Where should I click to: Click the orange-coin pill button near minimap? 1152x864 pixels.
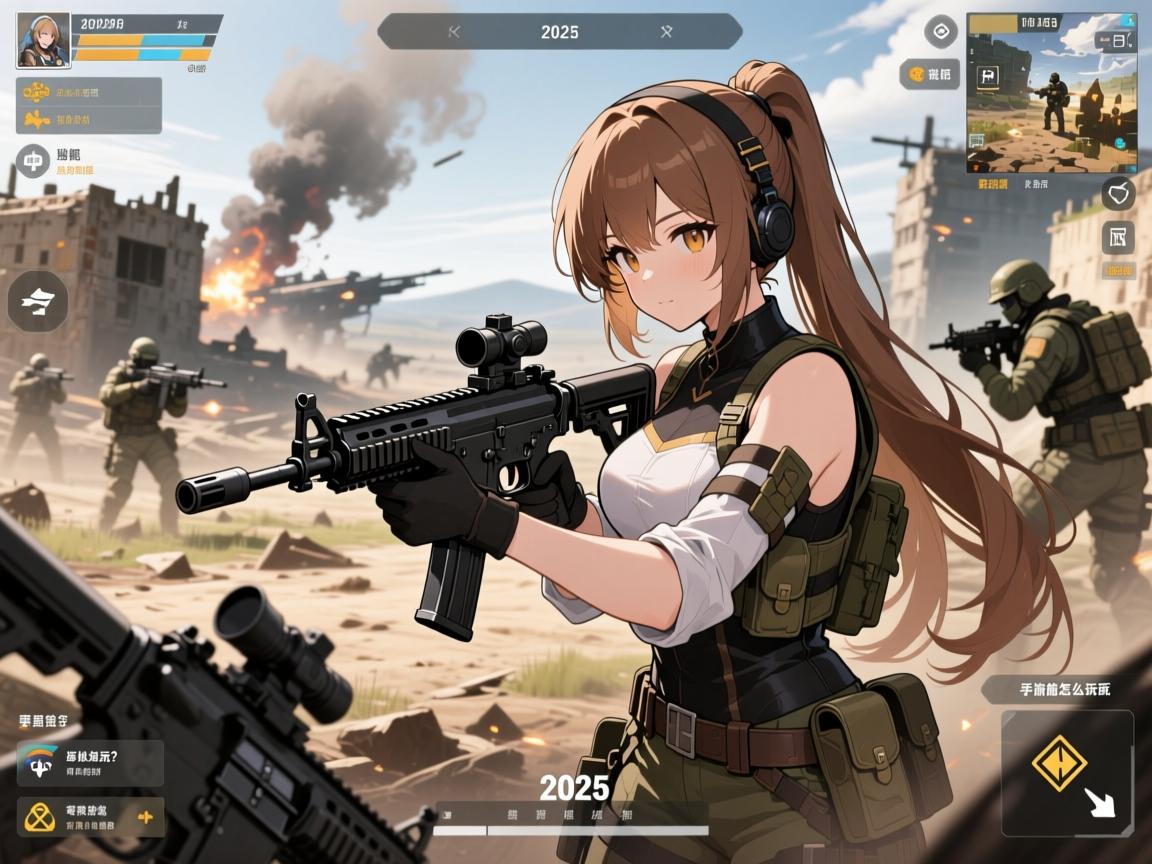click(x=929, y=74)
